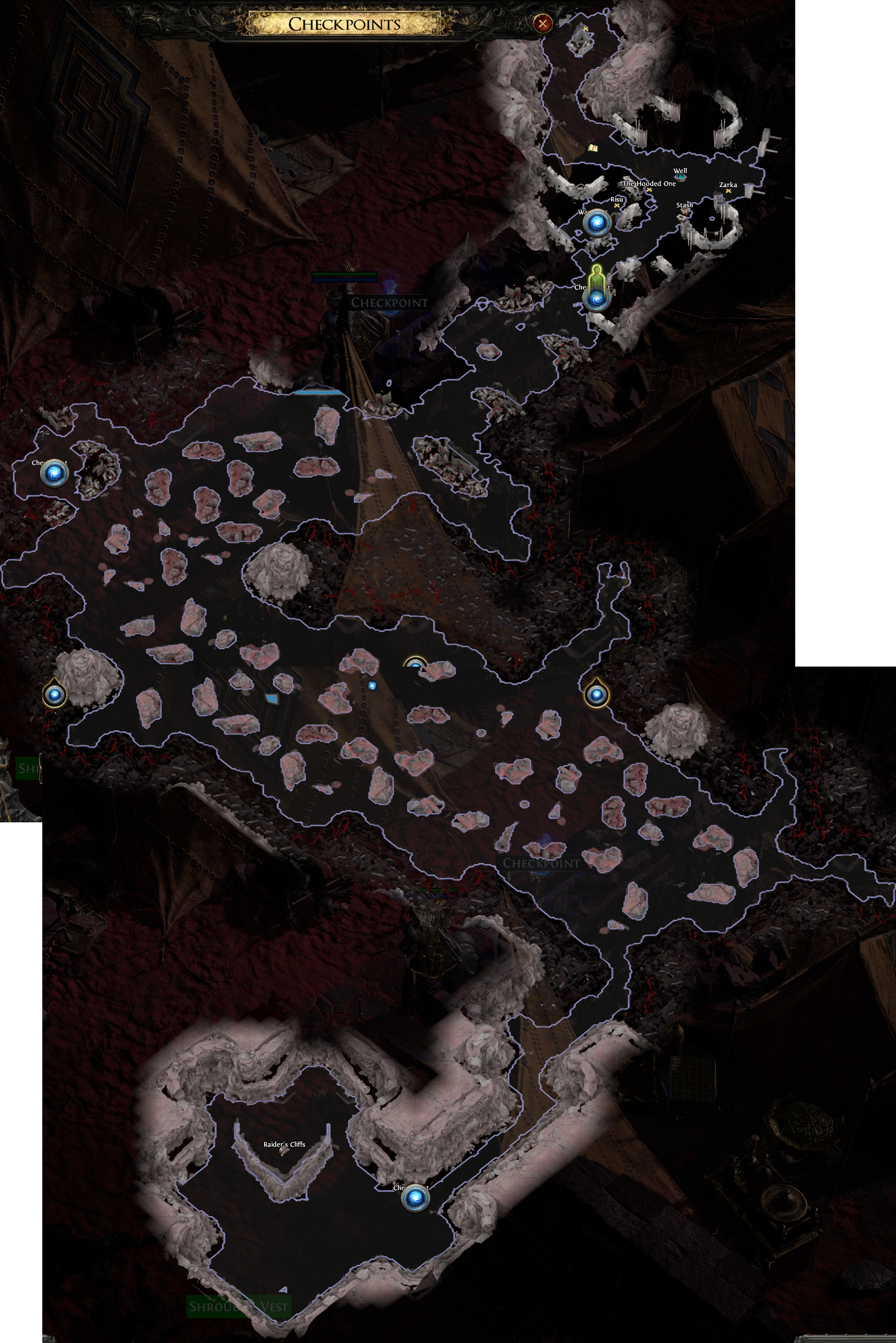Close the Checkpoints window with the X

click(x=543, y=24)
